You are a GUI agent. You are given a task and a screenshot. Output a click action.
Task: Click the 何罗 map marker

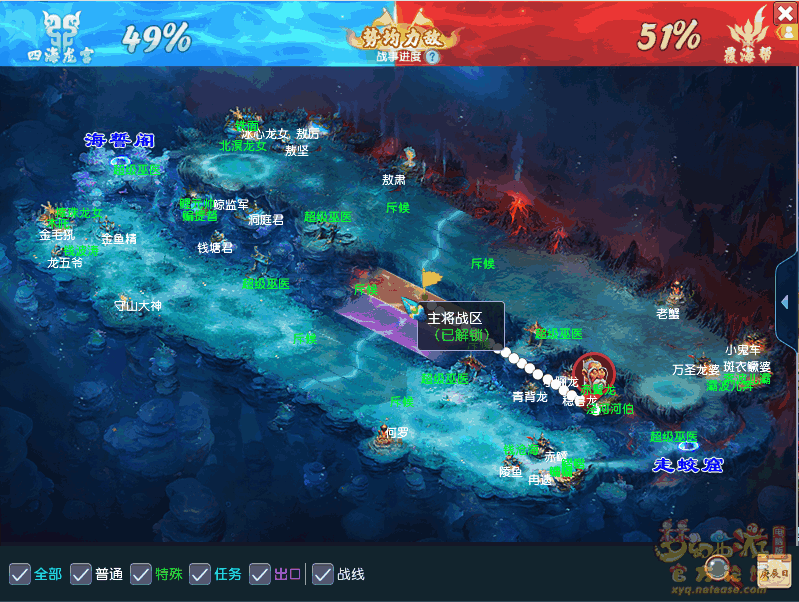[x=397, y=432]
